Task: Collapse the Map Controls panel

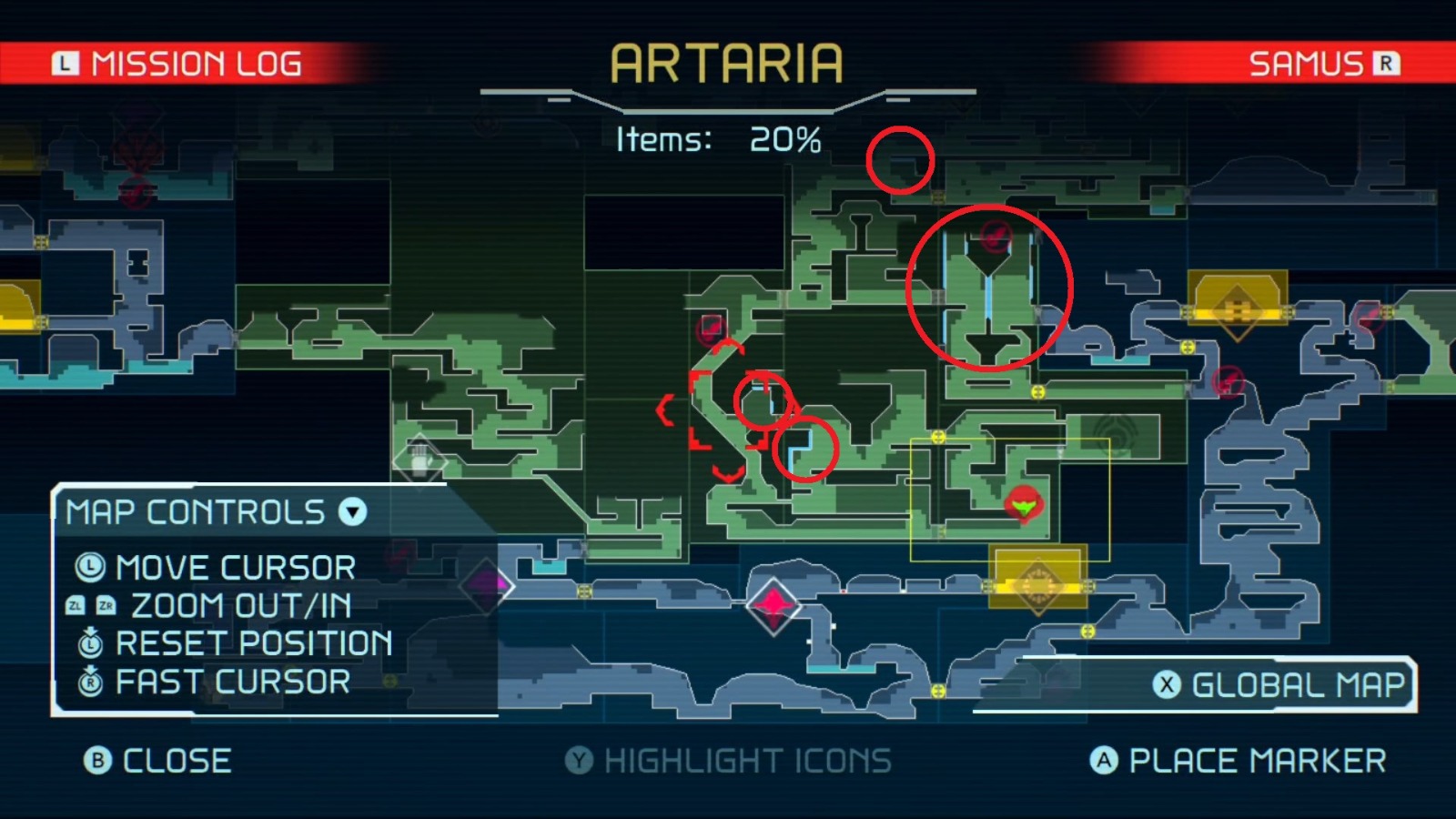Action: tap(350, 512)
